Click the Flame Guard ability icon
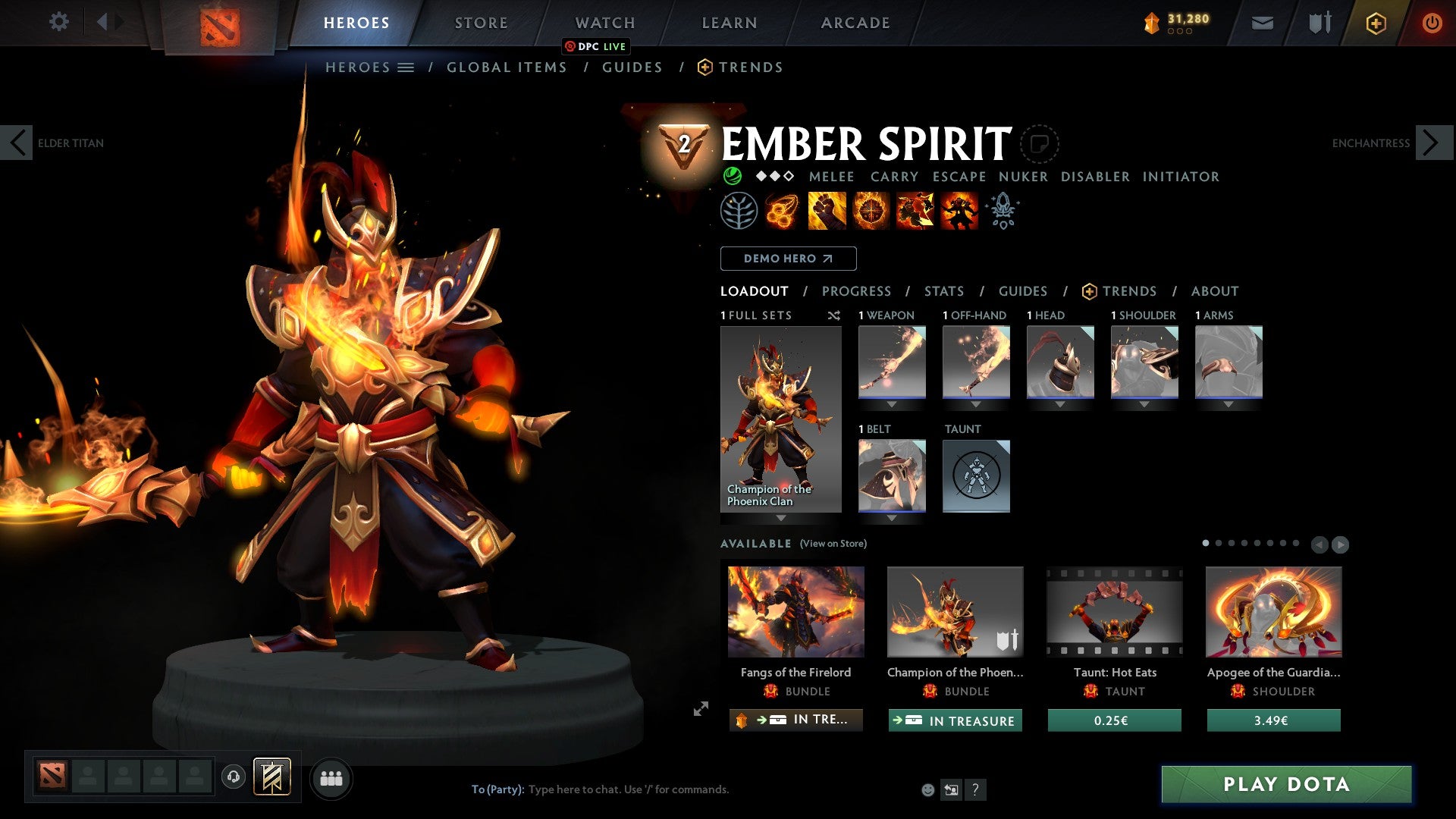The image size is (1456, 819). point(871,211)
